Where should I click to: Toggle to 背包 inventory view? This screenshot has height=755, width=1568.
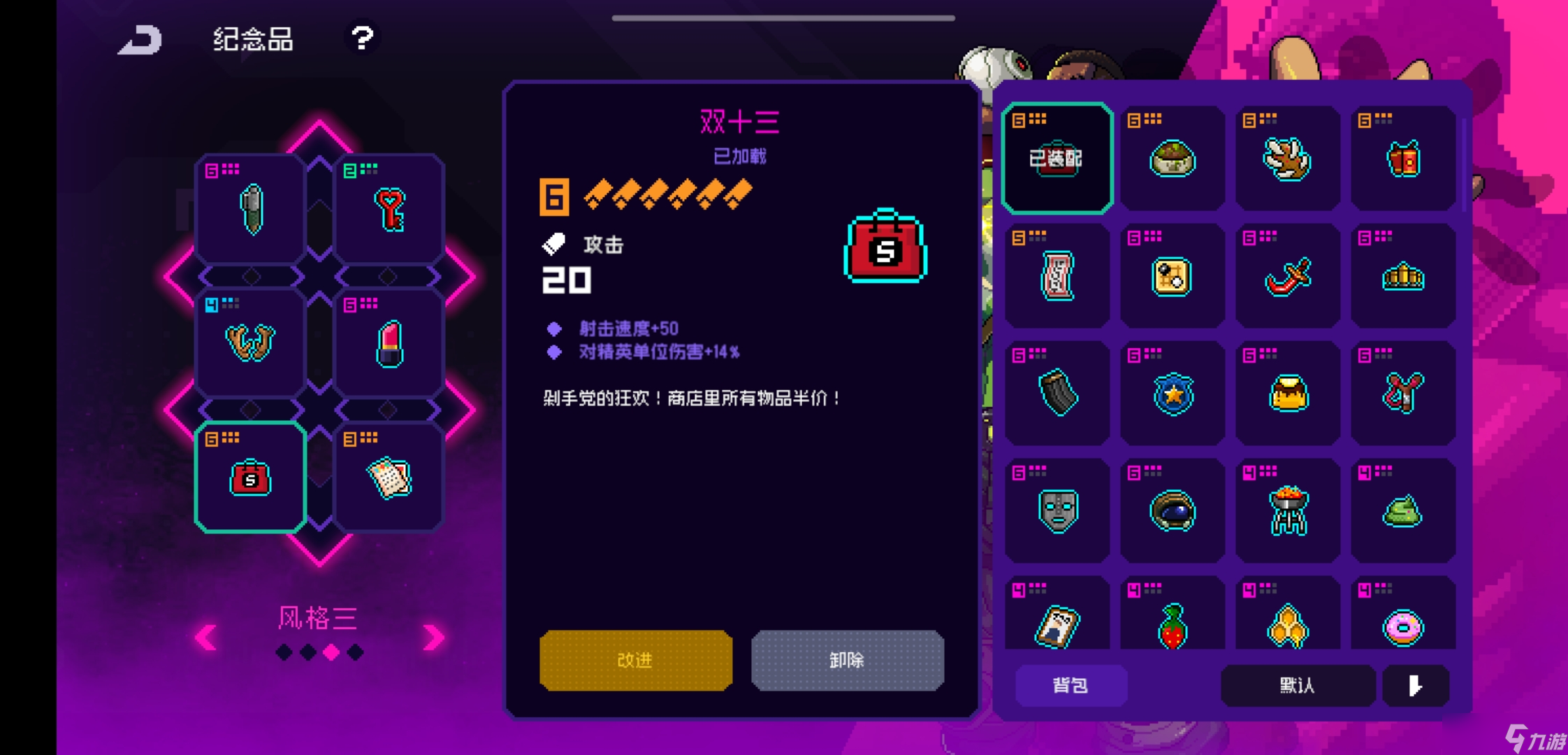point(1070,686)
